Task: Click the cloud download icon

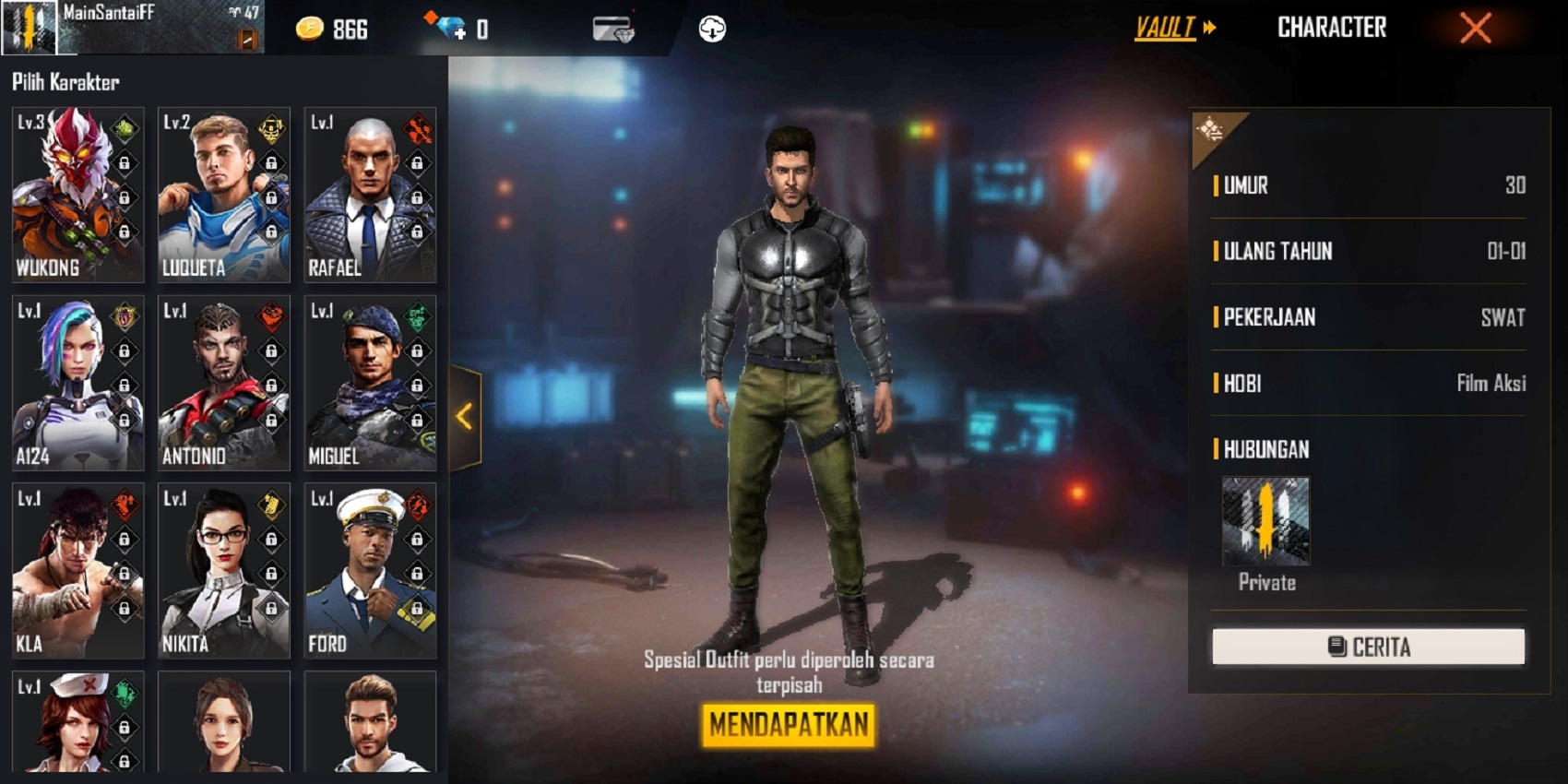Action: 710,28
